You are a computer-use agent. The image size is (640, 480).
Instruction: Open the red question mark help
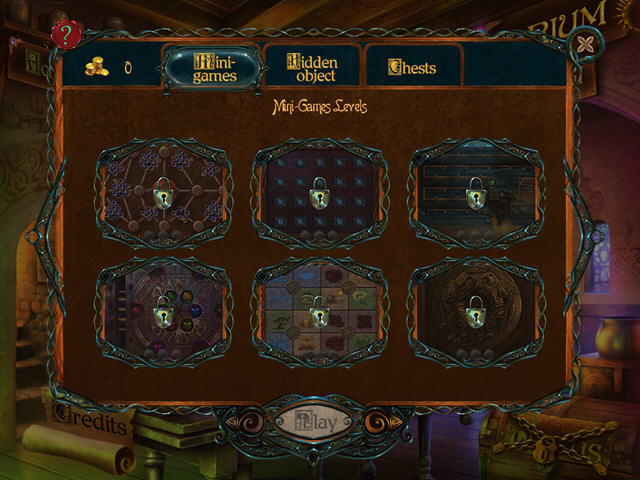[x=67, y=35]
